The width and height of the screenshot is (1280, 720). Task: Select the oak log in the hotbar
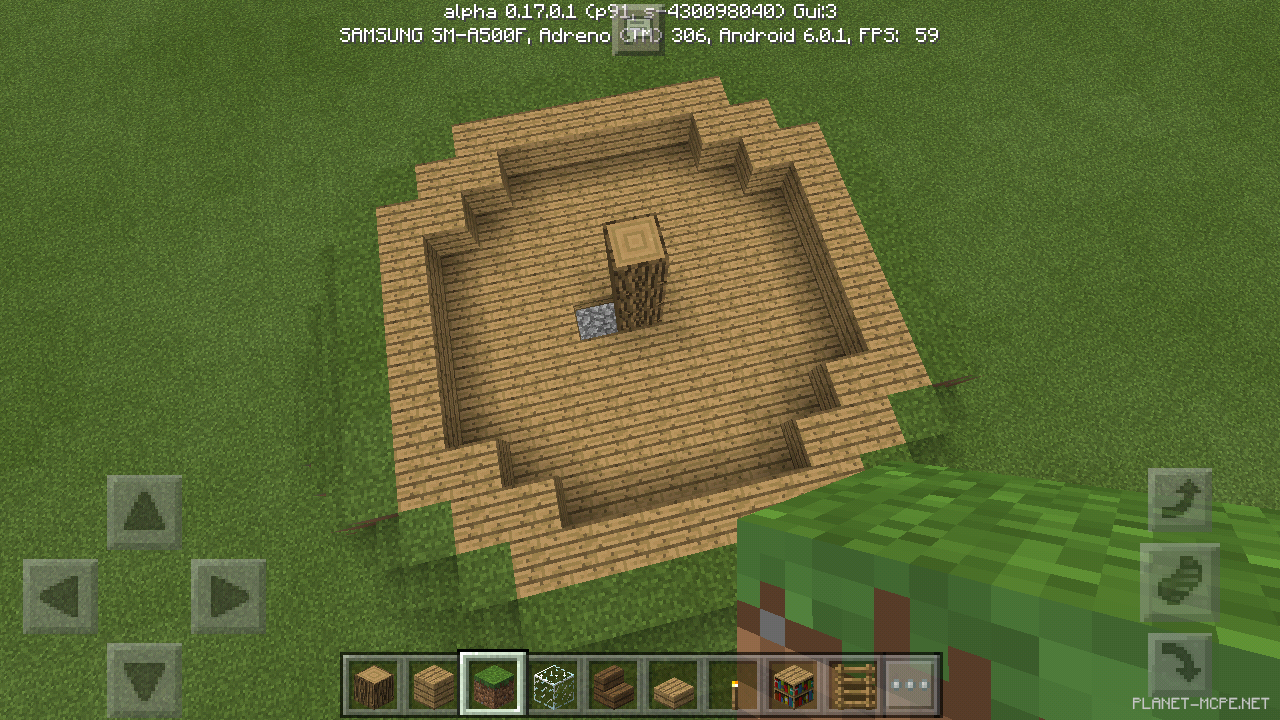point(372,685)
